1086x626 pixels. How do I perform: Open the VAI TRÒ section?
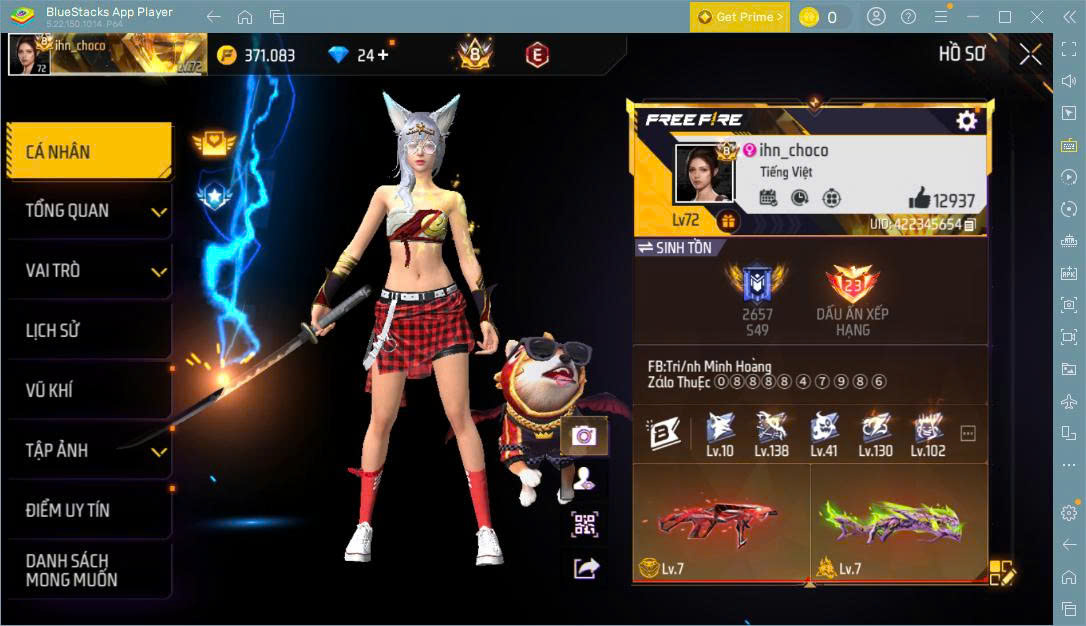click(x=88, y=271)
